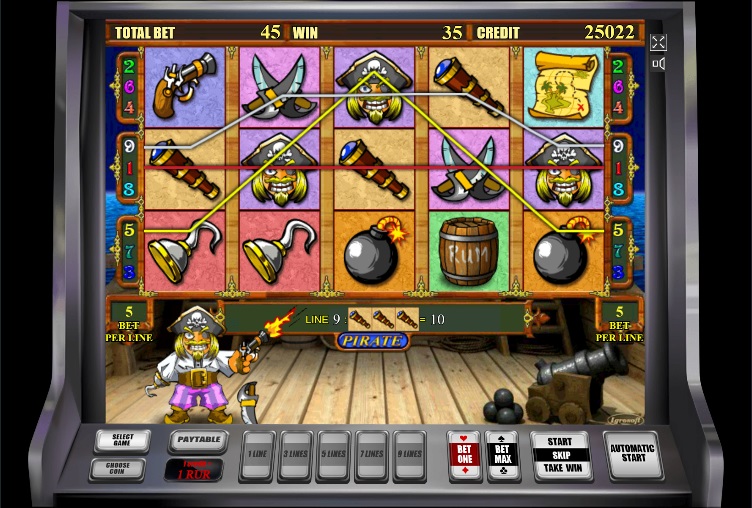This screenshot has width=752, height=508.
Task: Click the Bet One button
Action: tap(464, 455)
